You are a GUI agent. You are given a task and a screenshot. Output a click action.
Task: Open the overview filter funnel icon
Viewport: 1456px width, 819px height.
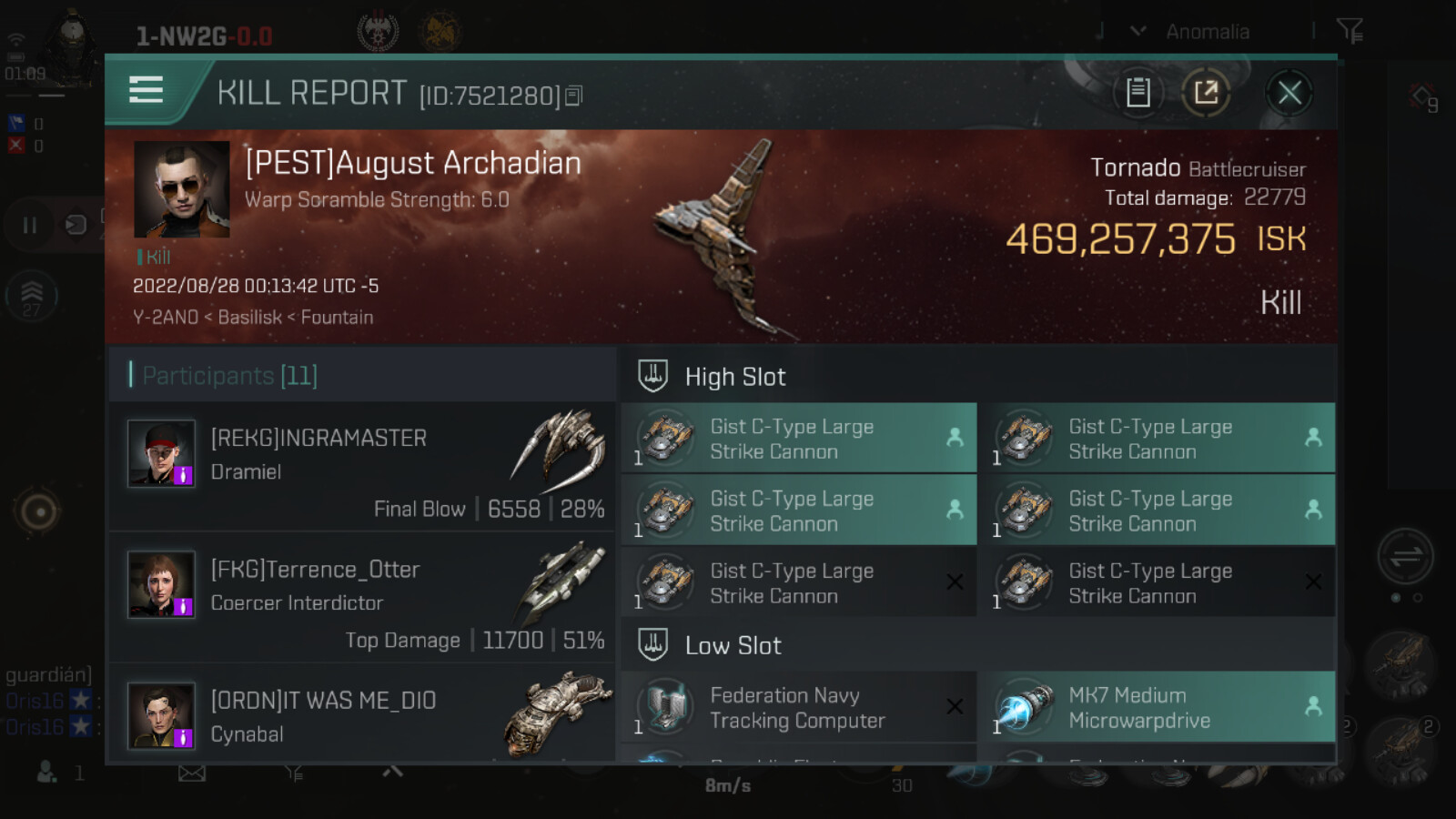1350,32
